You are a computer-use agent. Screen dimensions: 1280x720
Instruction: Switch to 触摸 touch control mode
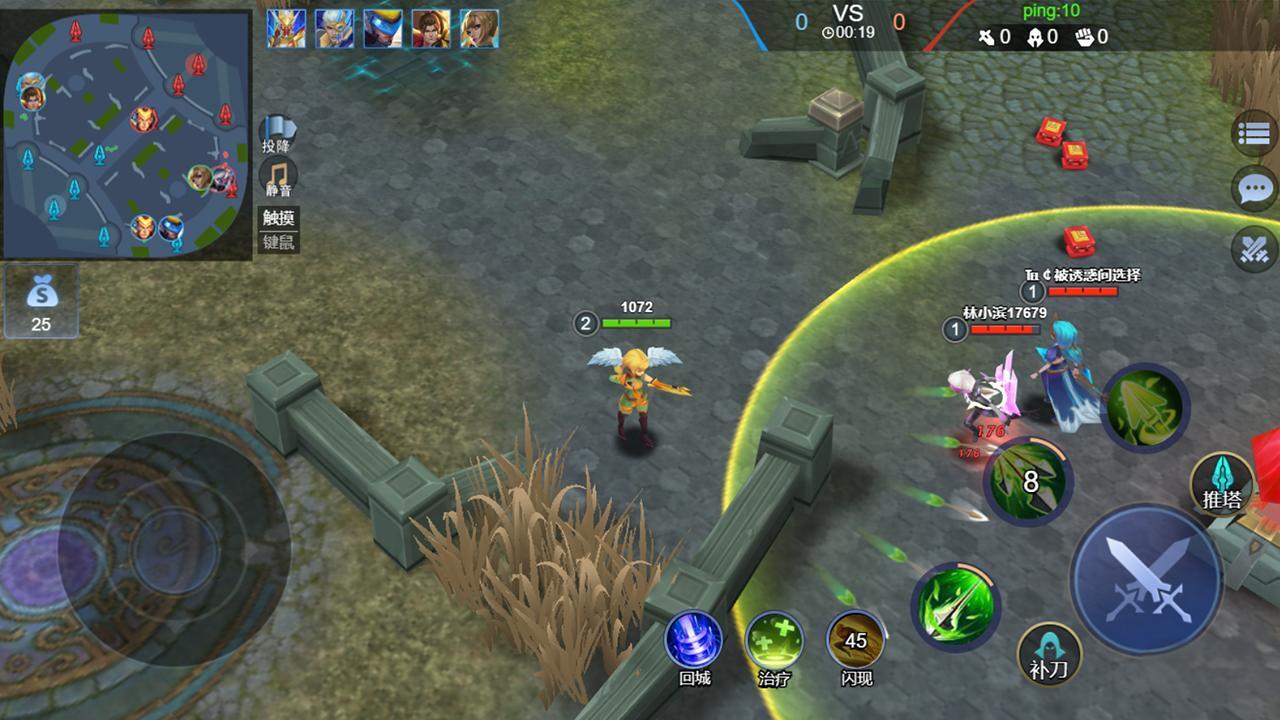tap(279, 219)
